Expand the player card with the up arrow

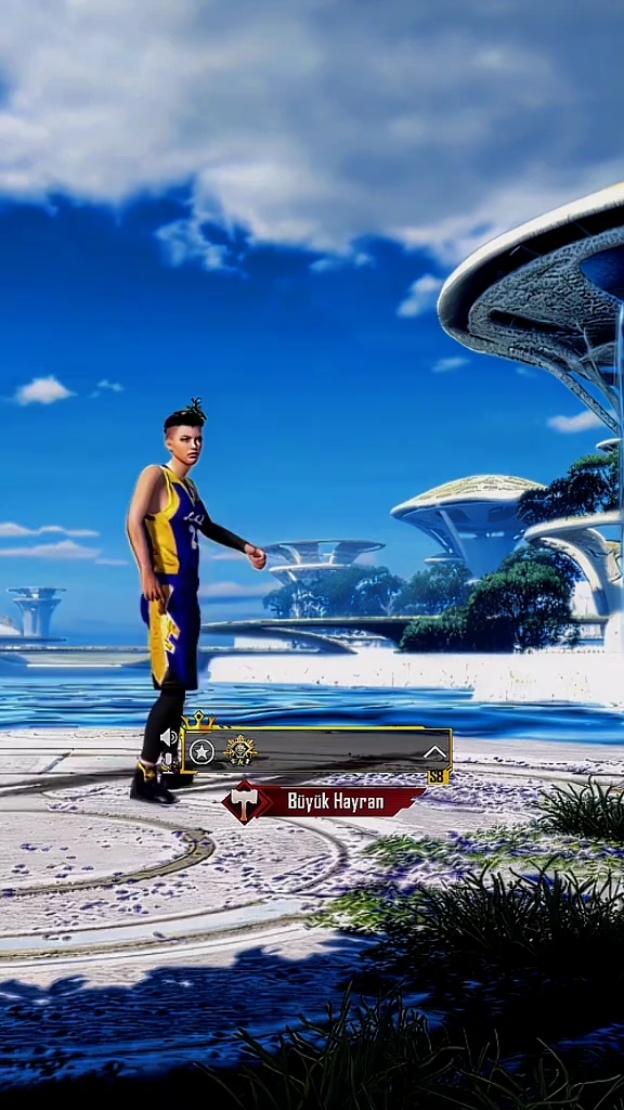coord(435,752)
